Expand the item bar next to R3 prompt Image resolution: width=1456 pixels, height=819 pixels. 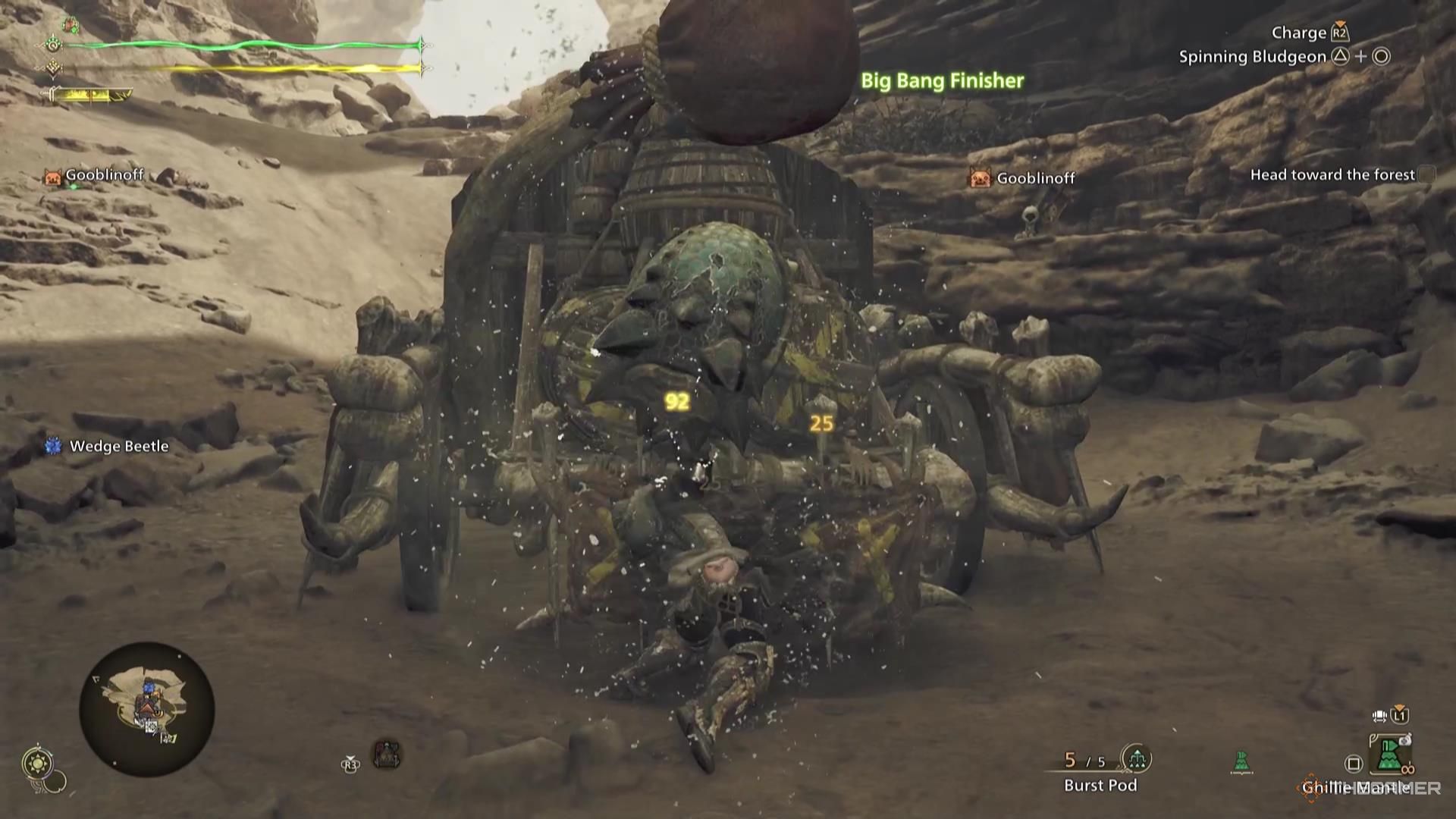coord(387,754)
